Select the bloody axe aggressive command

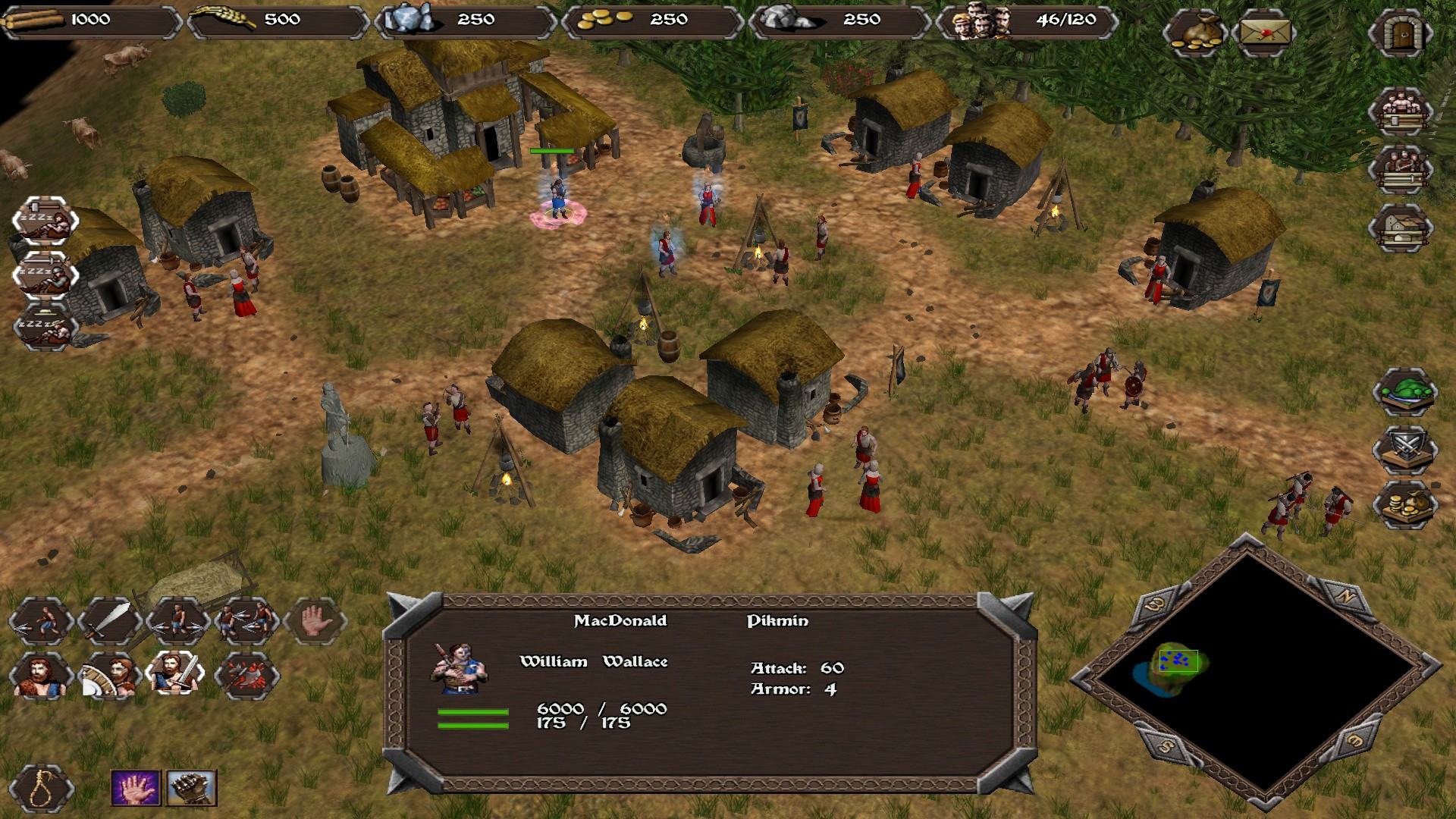[x=247, y=674]
